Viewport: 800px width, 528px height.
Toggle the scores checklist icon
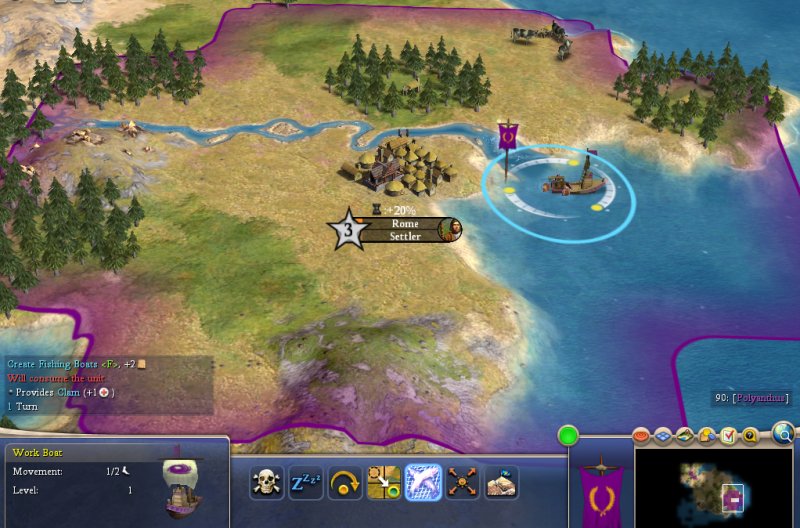click(727, 436)
